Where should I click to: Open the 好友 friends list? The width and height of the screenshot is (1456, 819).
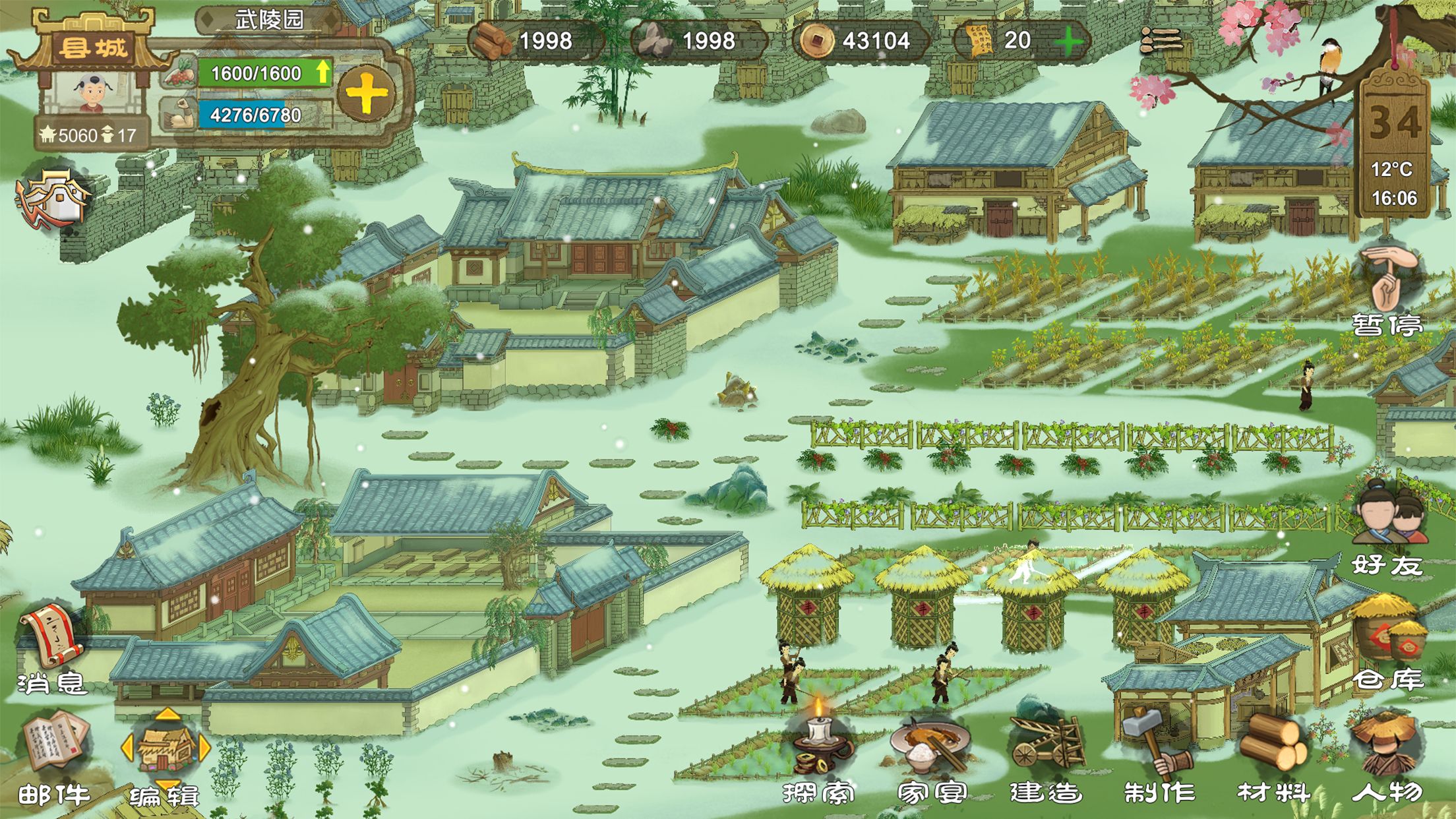1388,528
